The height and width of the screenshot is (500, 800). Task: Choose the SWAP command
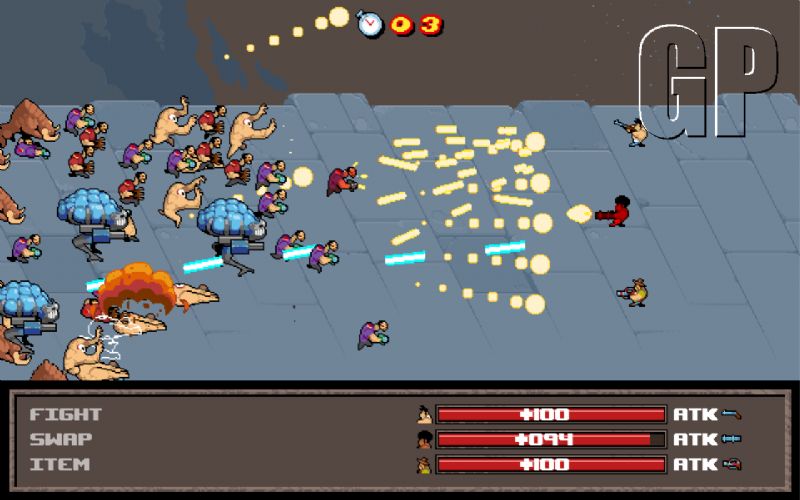(x=59, y=439)
